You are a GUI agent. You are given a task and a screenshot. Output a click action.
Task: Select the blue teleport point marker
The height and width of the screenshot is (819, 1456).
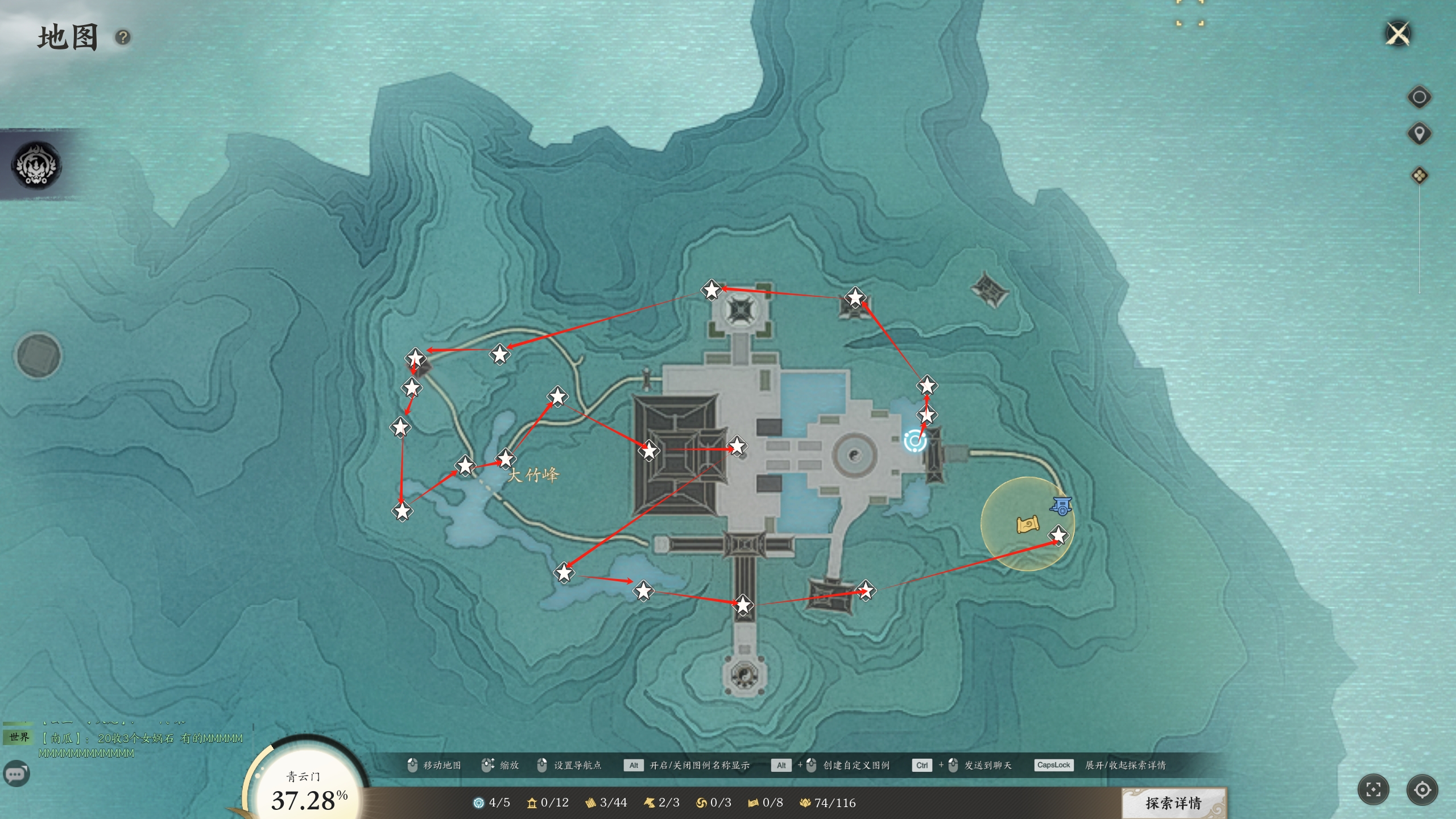click(915, 441)
